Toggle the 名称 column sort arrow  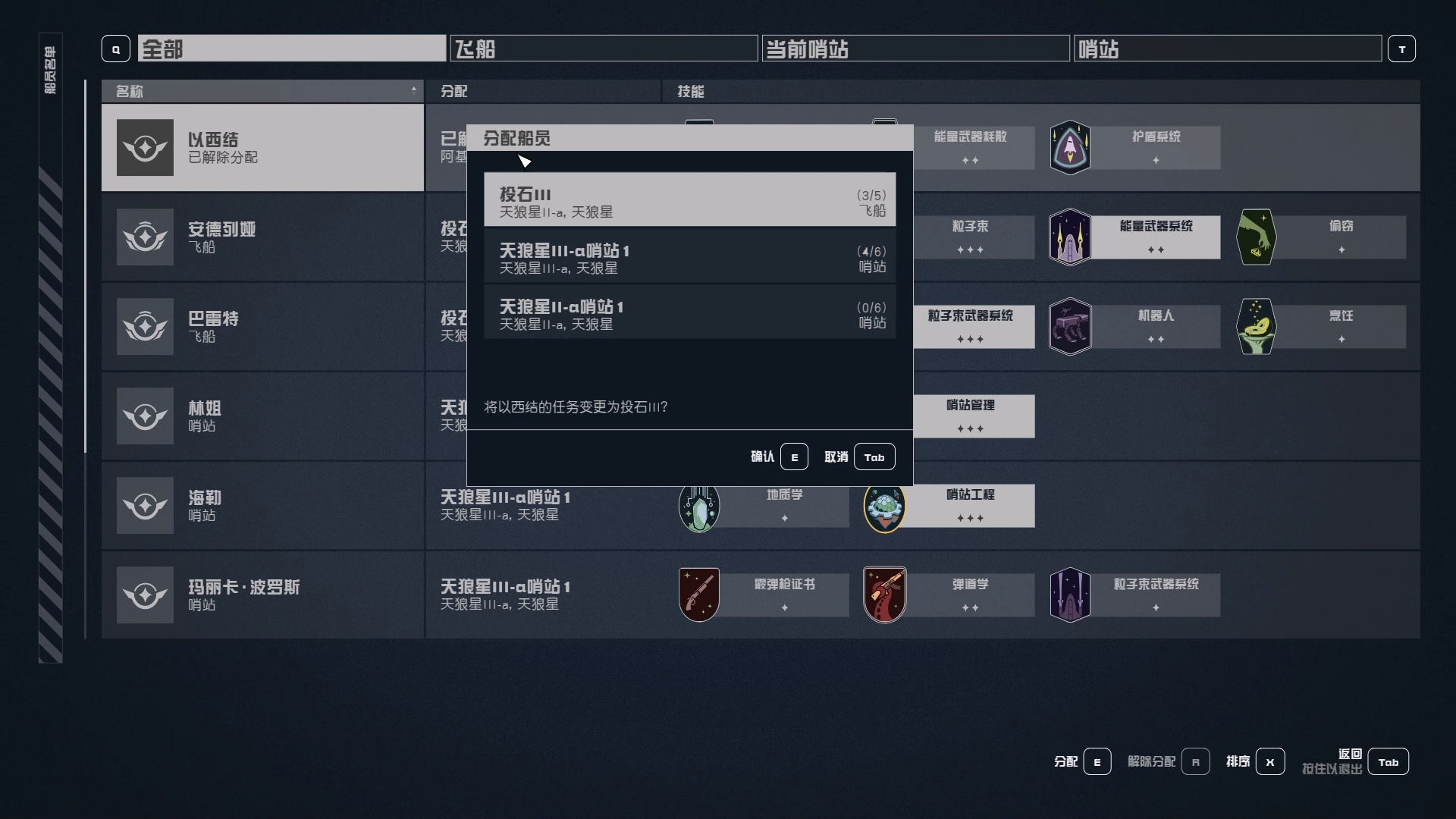(413, 91)
